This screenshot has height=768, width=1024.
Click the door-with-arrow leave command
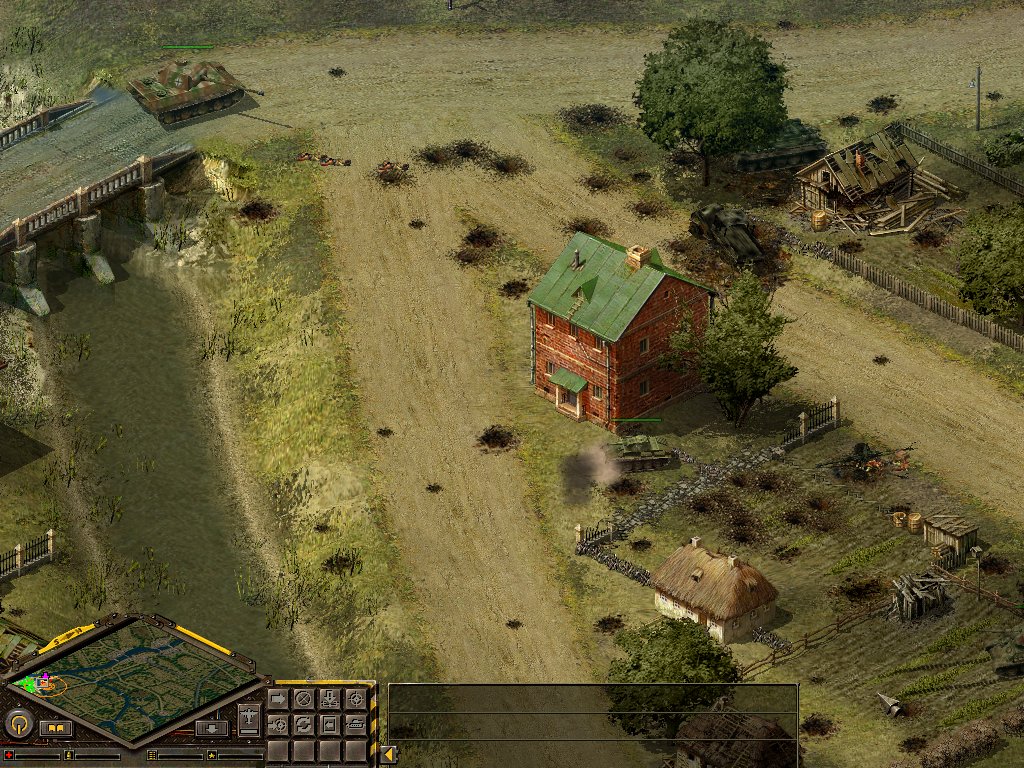coord(329,724)
